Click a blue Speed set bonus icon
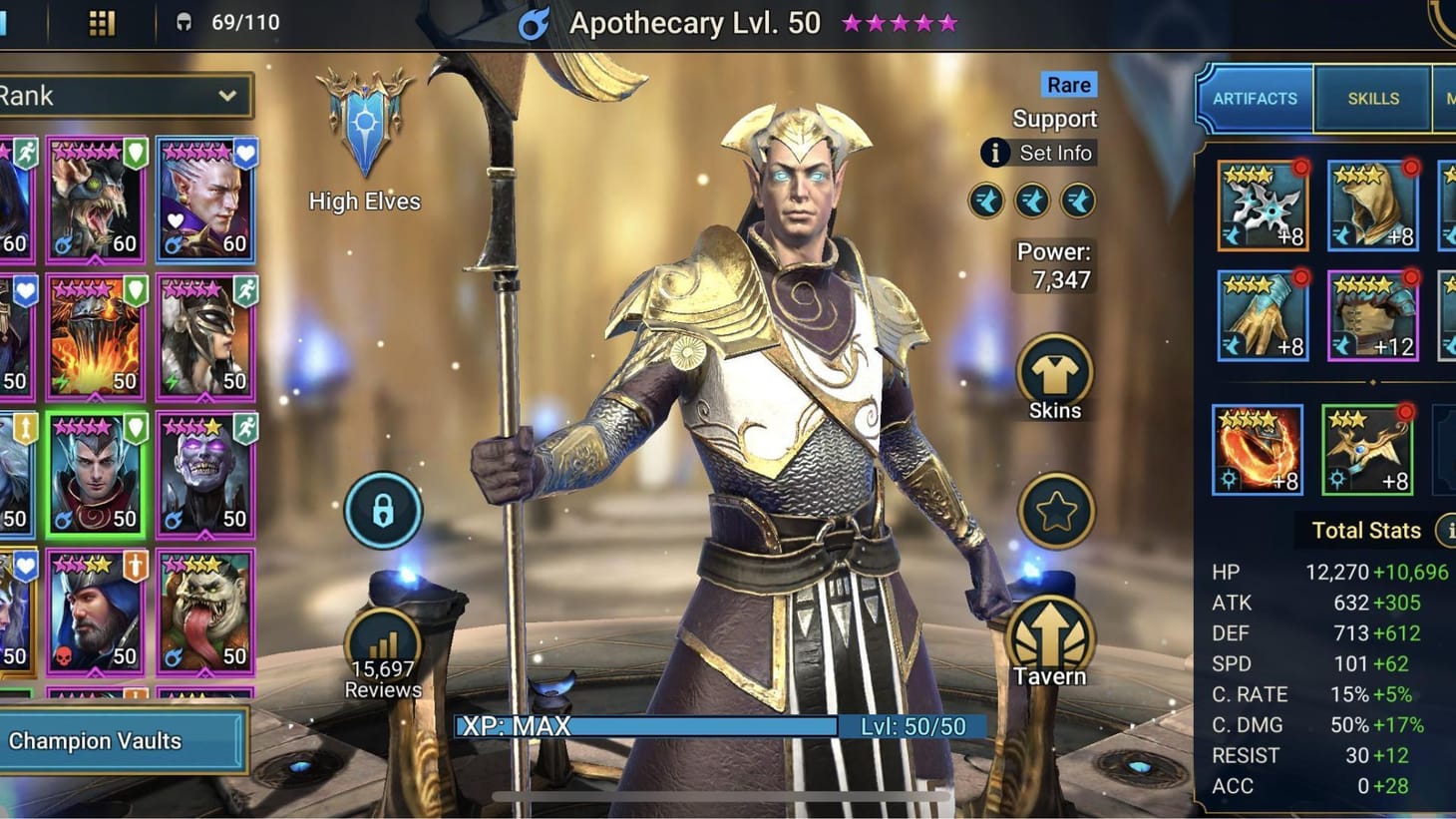 point(985,201)
